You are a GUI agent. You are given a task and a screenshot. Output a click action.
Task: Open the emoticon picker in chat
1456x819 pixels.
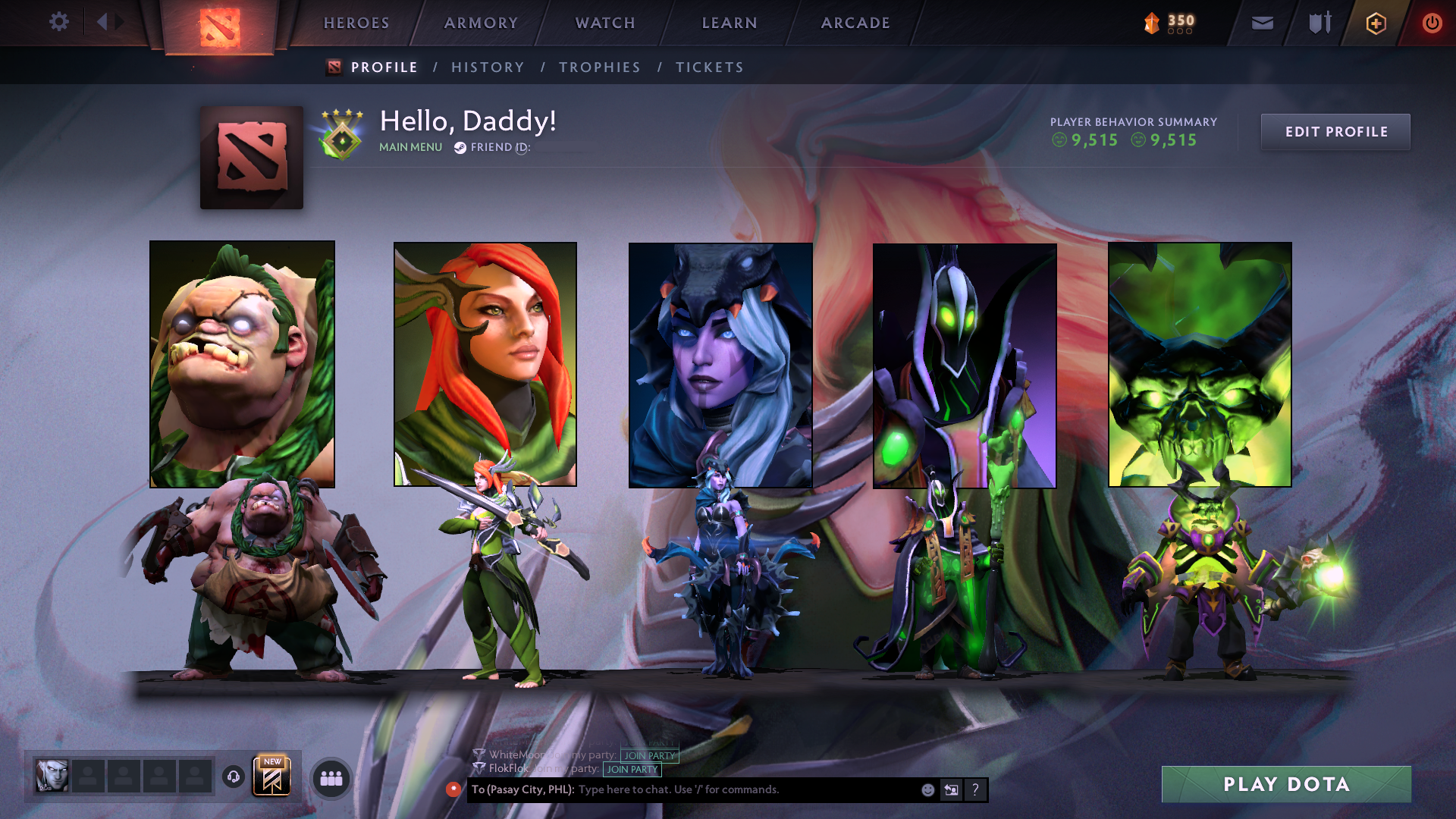927,790
